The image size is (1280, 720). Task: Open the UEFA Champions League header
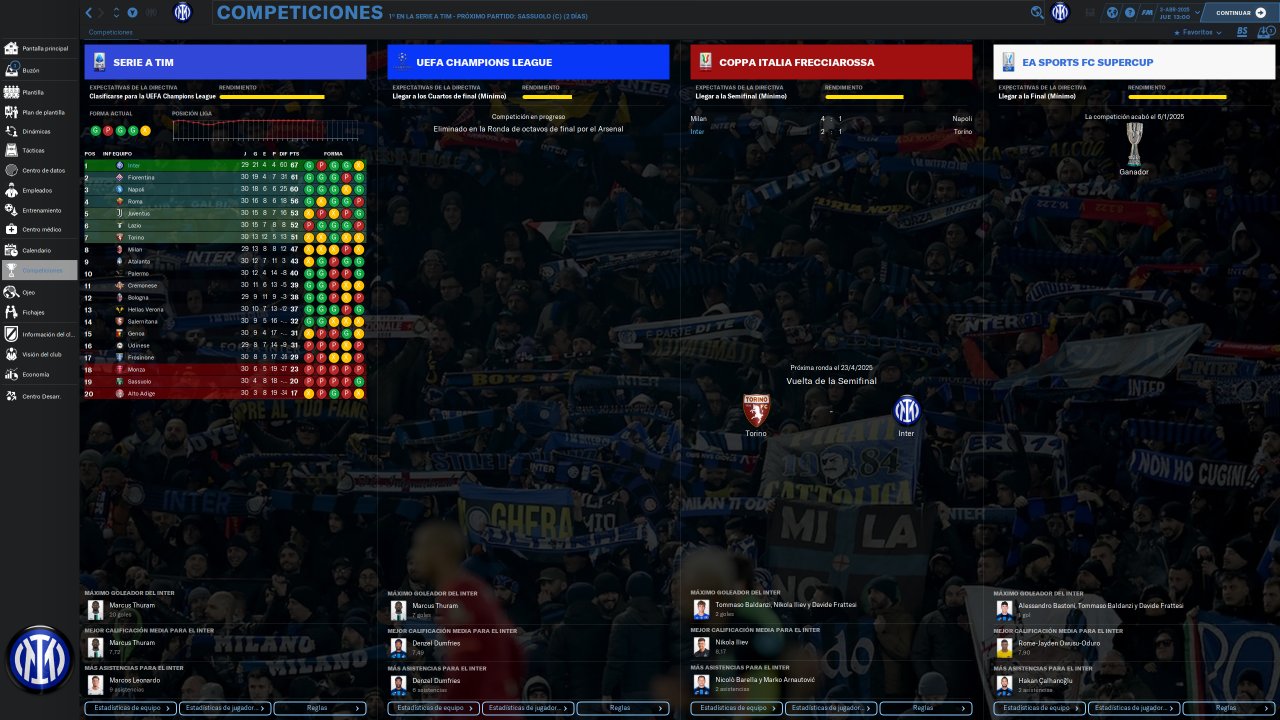click(528, 62)
